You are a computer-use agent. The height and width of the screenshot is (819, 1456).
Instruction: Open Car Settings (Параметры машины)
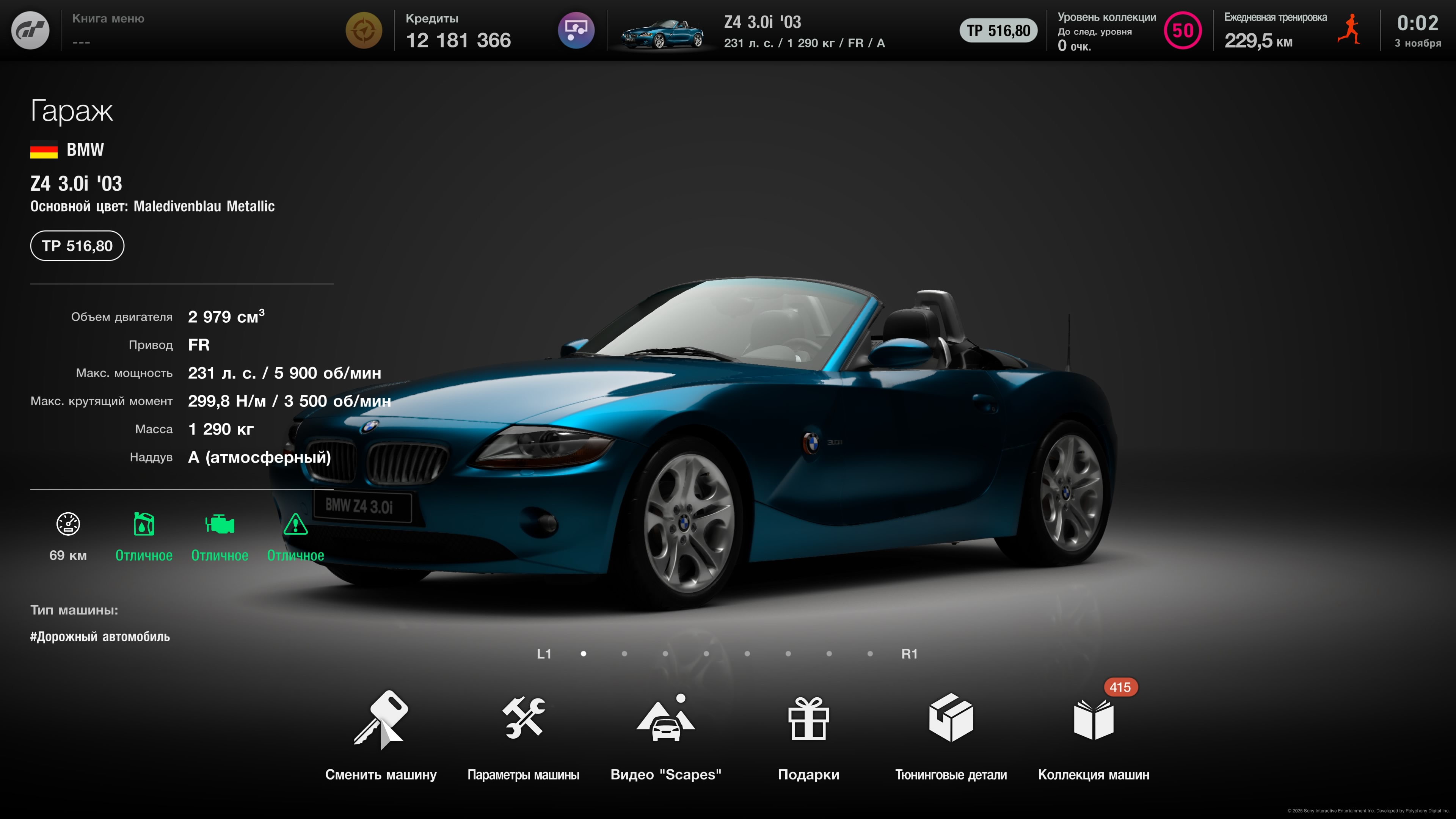coord(523,735)
